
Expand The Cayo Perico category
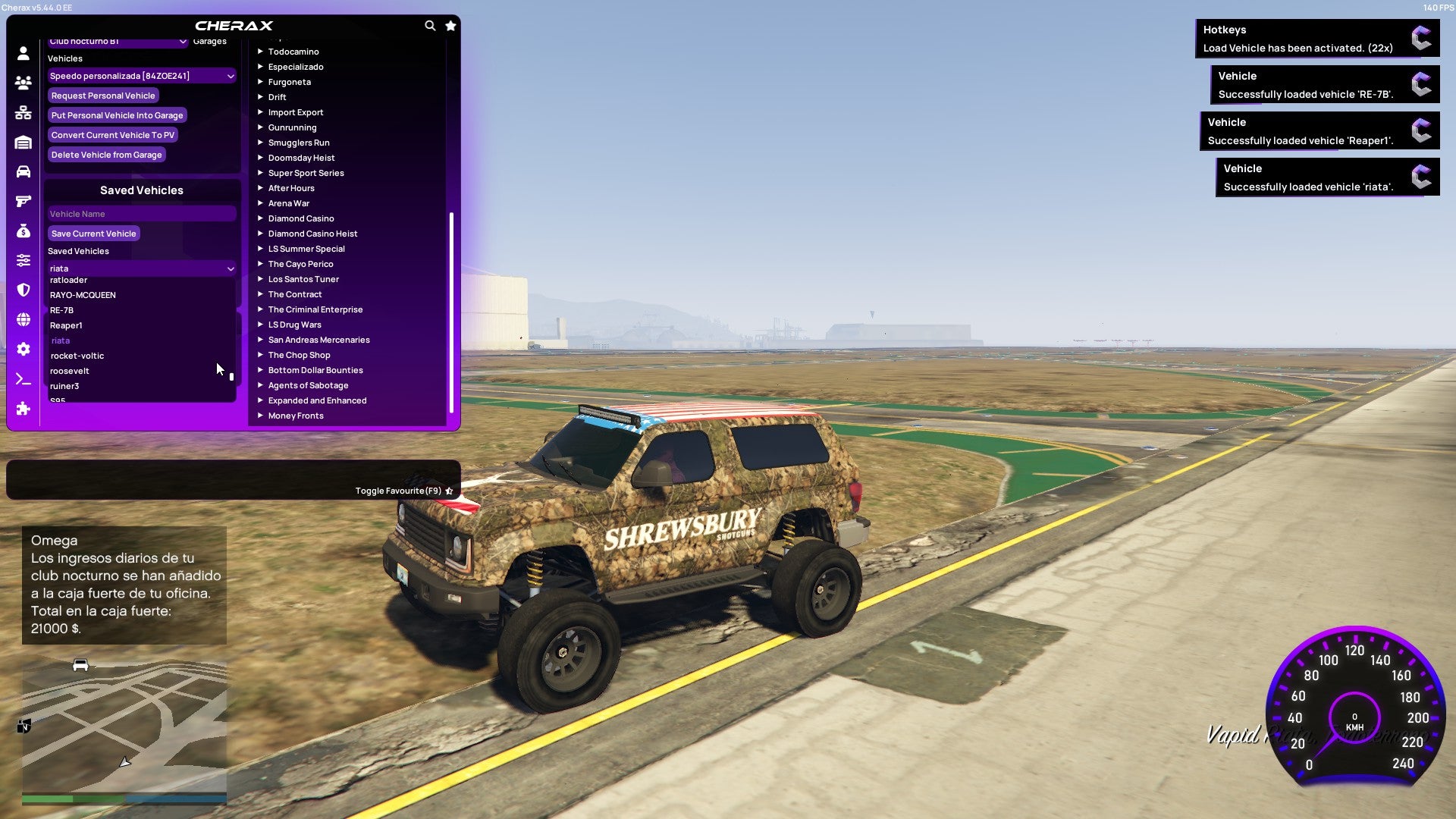pos(300,264)
